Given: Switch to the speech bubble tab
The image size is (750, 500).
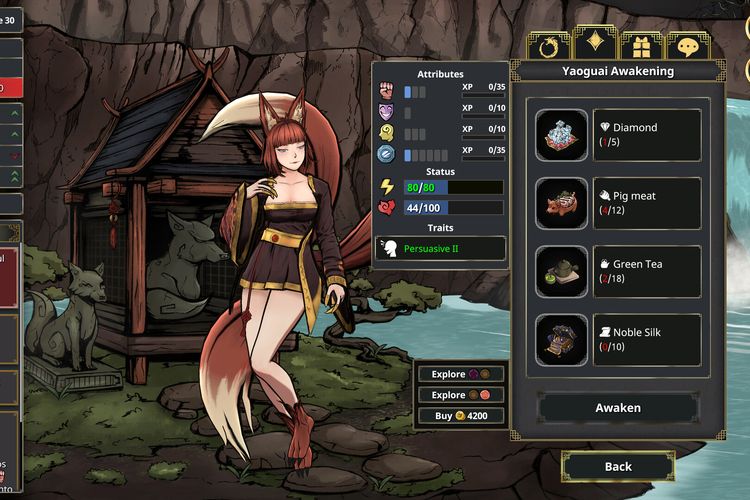Looking at the screenshot, I should [688, 46].
